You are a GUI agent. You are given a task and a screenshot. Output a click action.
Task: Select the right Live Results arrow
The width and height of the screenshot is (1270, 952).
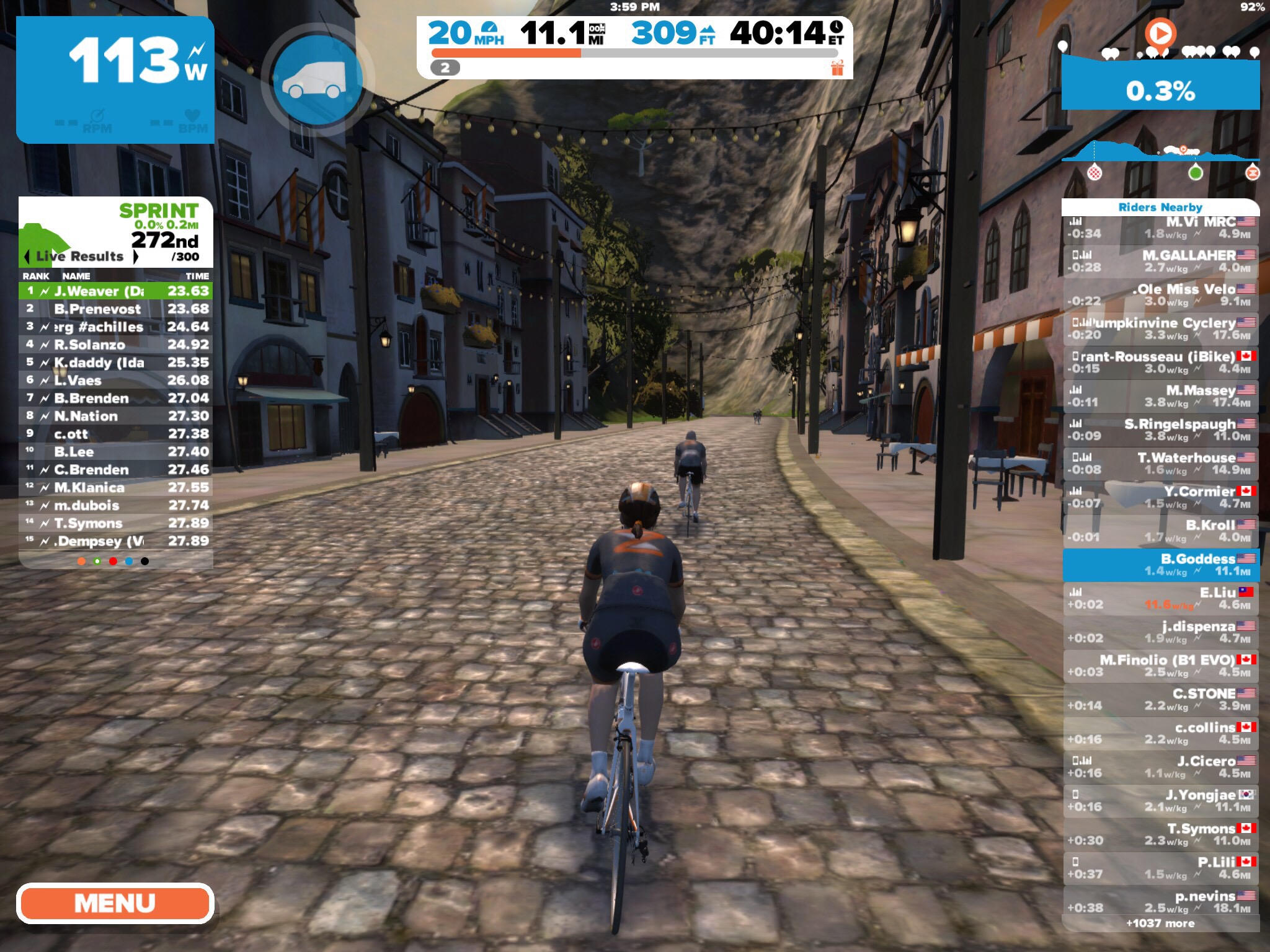coord(136,257)
